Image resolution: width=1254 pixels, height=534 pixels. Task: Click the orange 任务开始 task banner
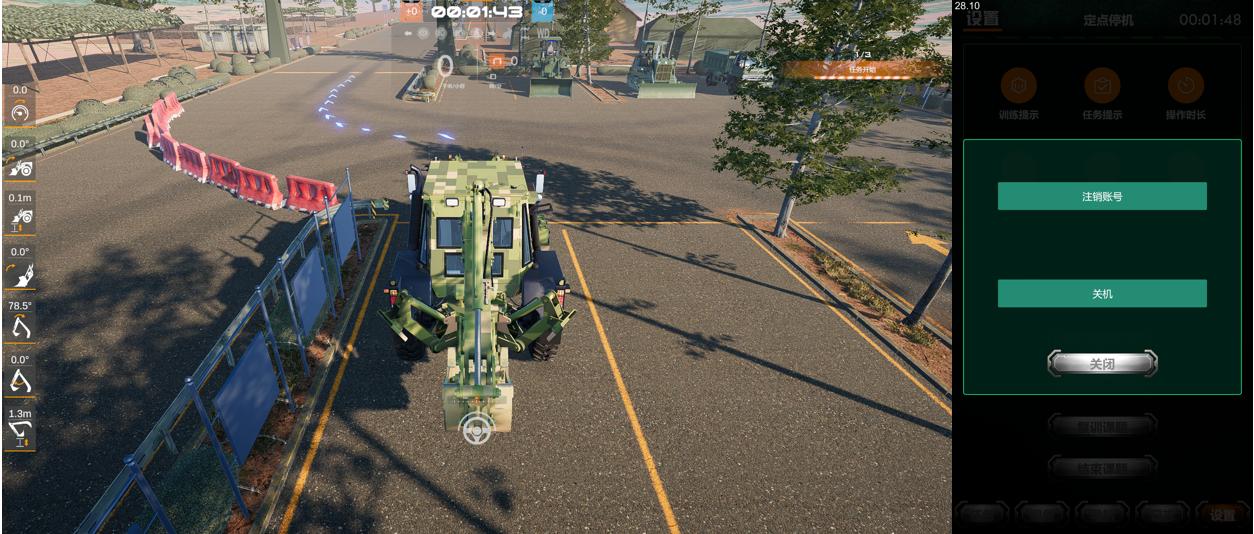tap(861, 69)
